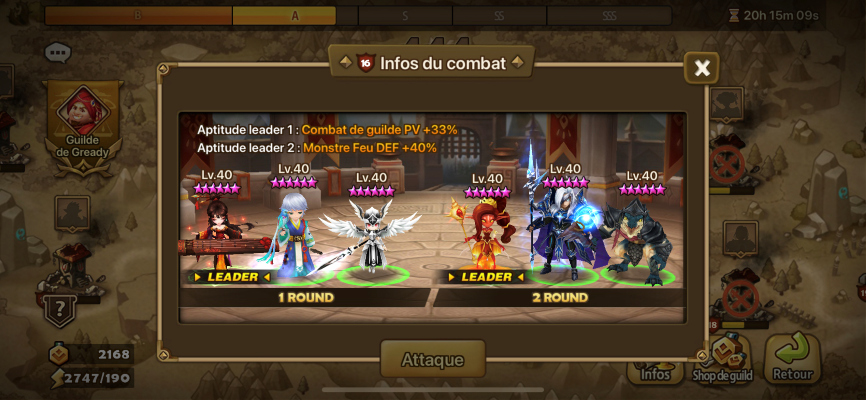This screenshot has width=866, height=400.
Task: Go back with the Retour button
Action: (792, 359)
